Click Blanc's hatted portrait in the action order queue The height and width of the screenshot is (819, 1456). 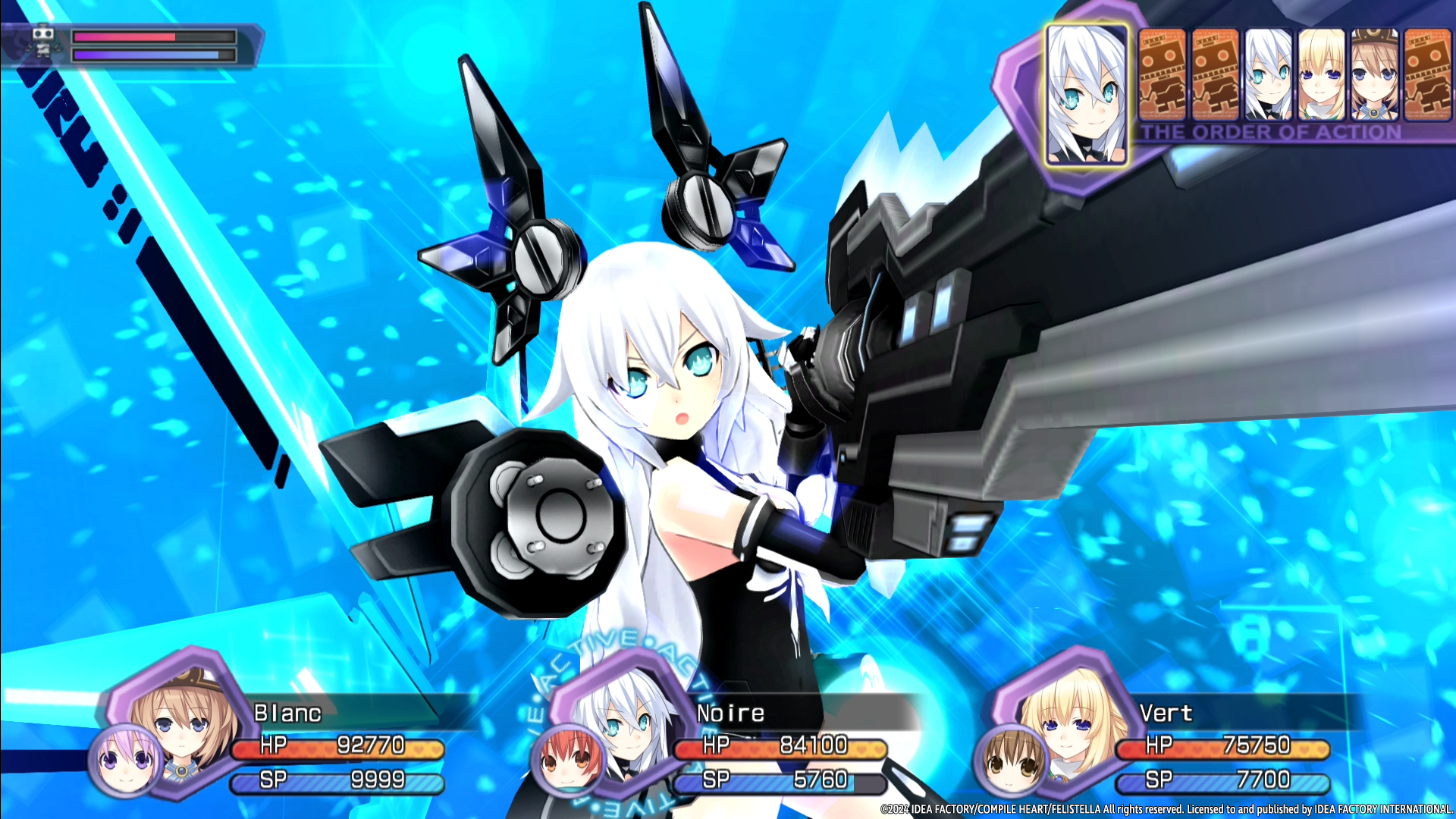[x=1373, y=78]
